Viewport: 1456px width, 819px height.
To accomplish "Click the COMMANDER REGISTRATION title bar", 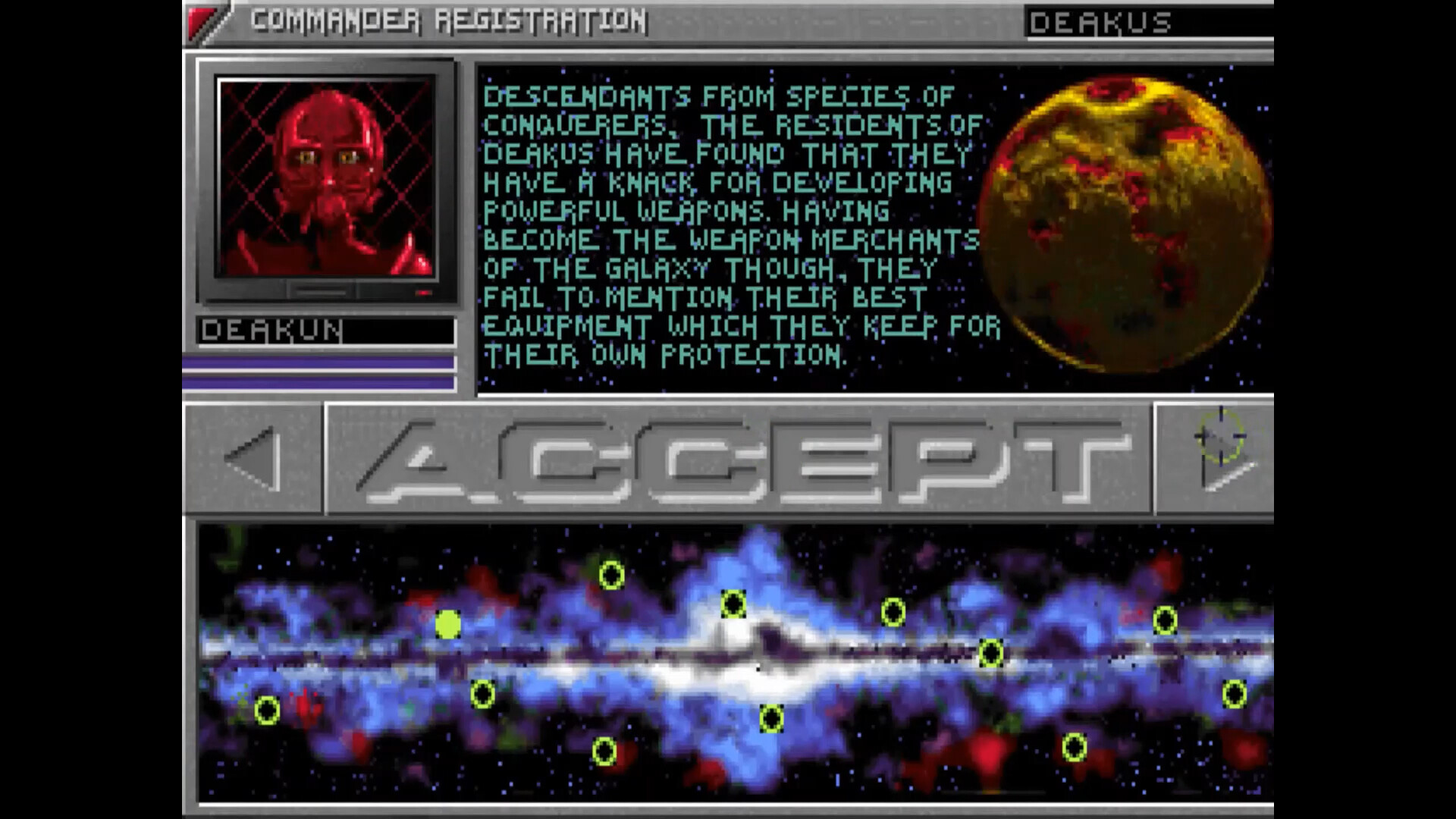I will tap(447, 20).
